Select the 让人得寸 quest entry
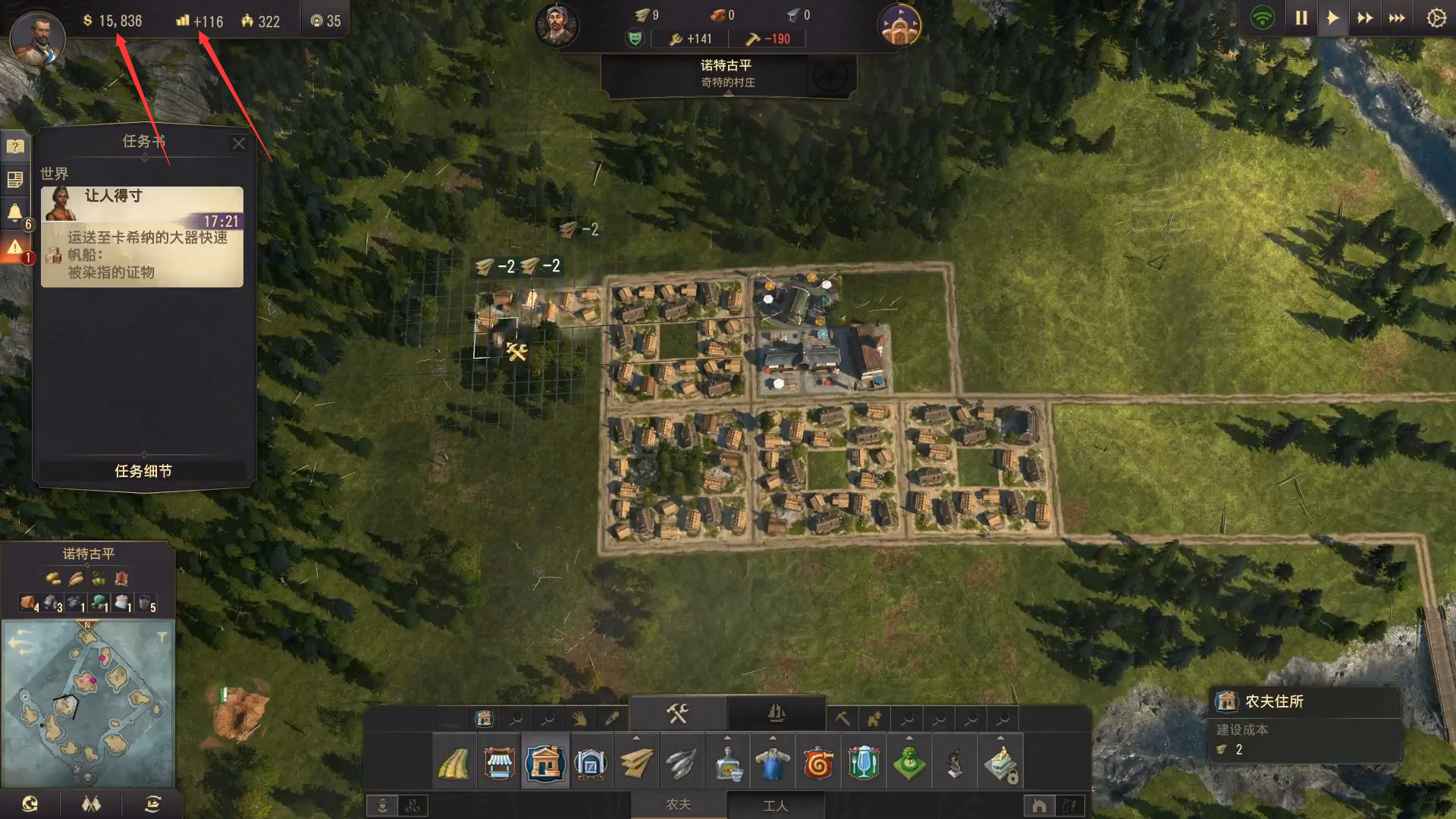Screen dimensions: 1456x819 142,237
